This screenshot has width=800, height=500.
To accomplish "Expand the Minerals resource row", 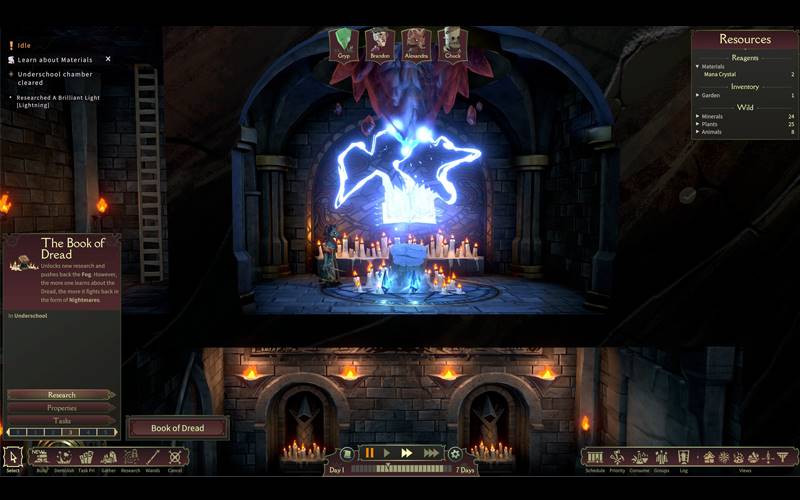I will coord(697,116).
